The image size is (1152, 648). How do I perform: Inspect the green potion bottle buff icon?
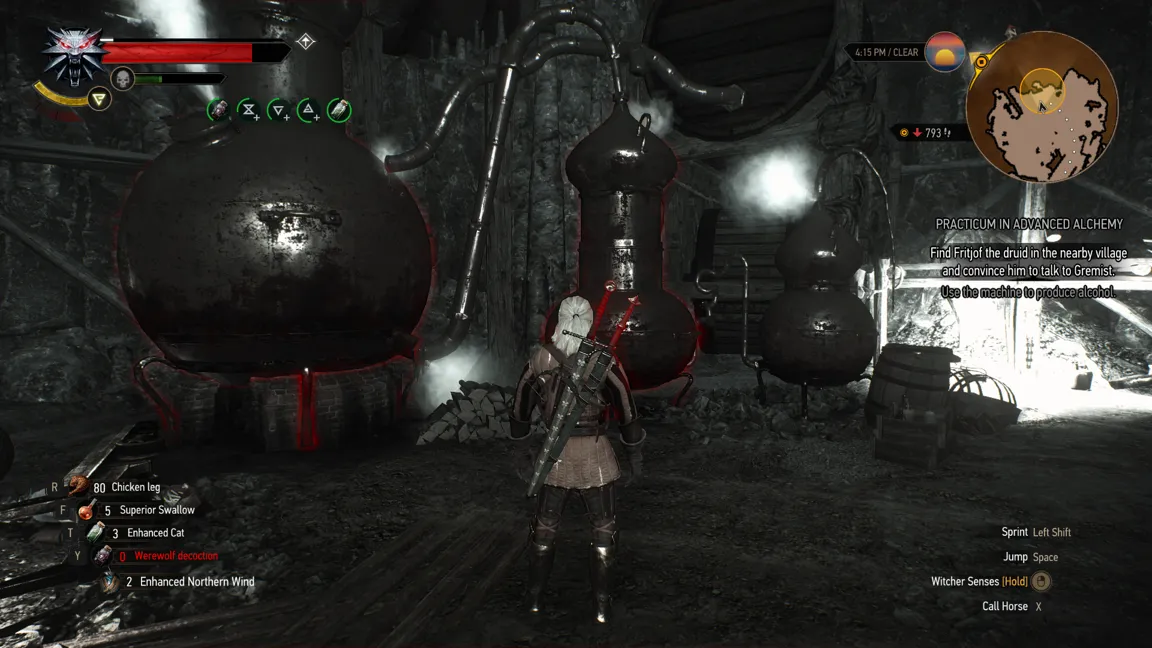339,110
